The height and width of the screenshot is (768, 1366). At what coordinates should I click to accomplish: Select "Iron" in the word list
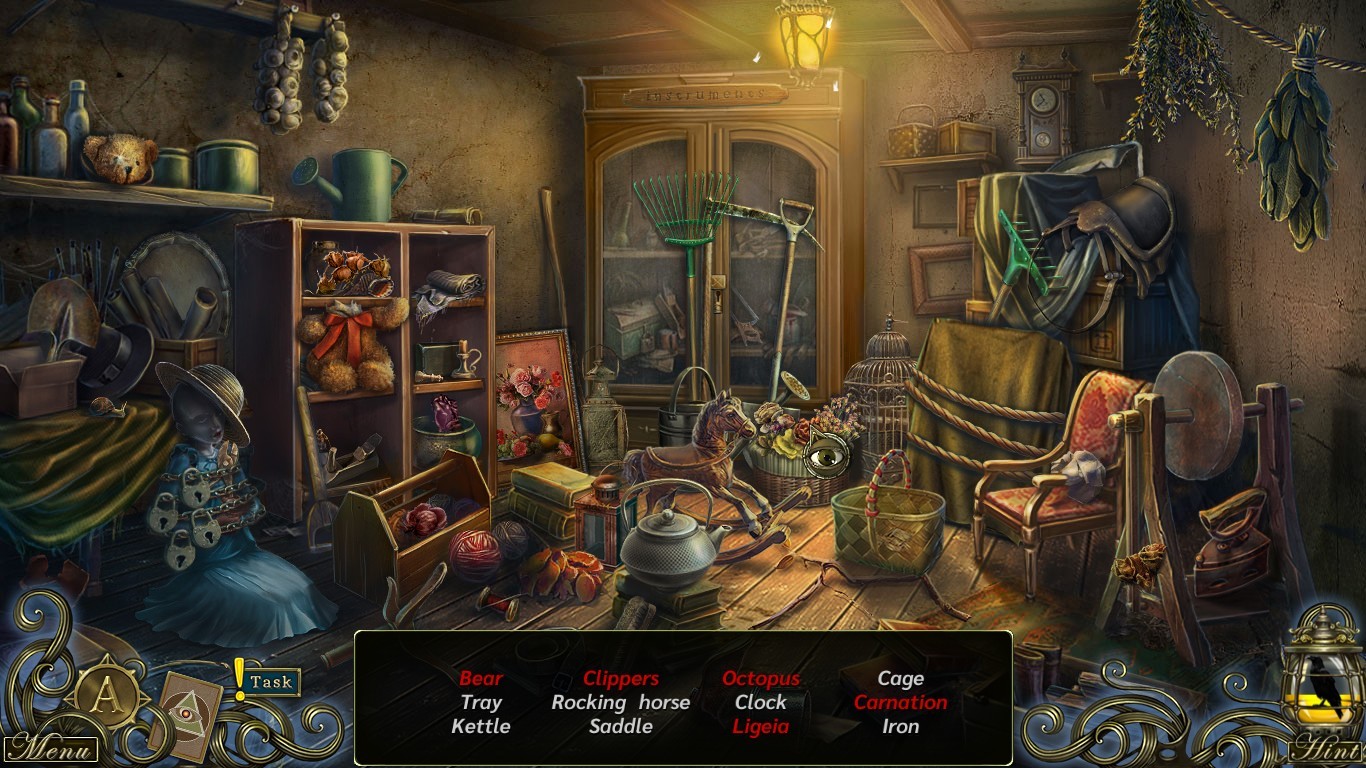(x=900, y=727)
